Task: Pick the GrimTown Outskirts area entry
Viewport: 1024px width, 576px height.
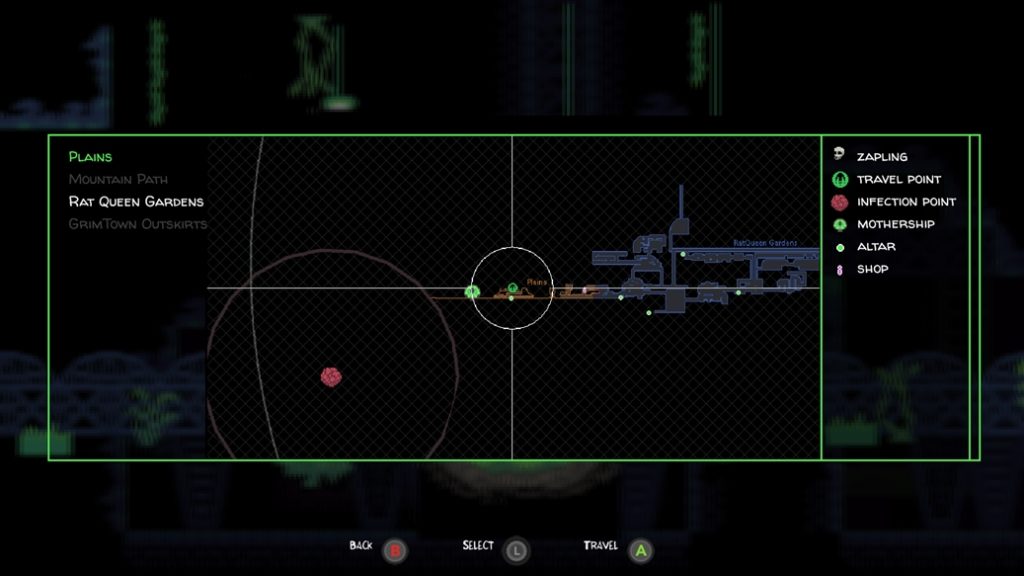Action: pyautogui.click(x=138, y=224)
